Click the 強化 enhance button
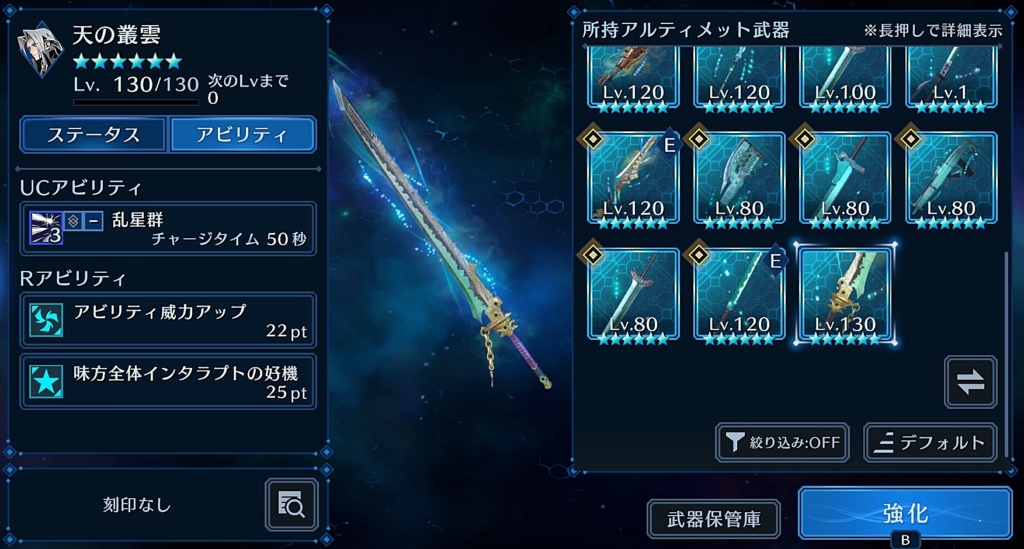Screen dimensions: 1024x549 (x=905, y=514)
